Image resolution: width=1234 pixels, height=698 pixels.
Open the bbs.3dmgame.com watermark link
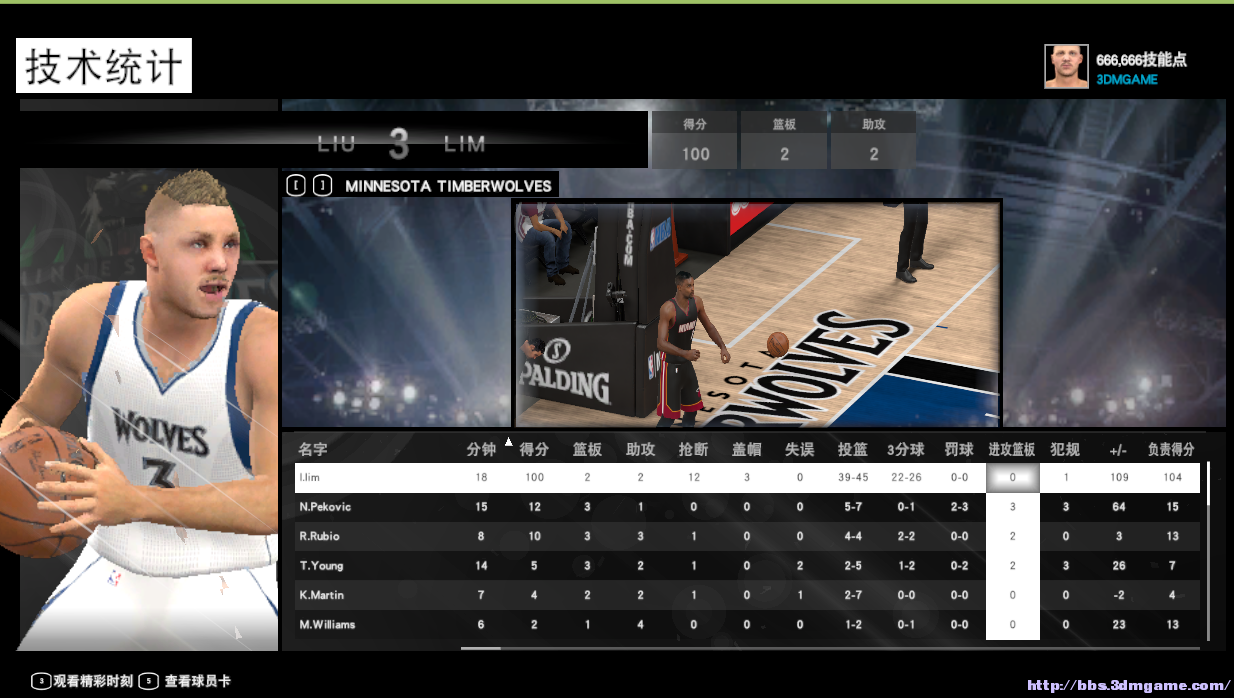(x=1128, y=686)
